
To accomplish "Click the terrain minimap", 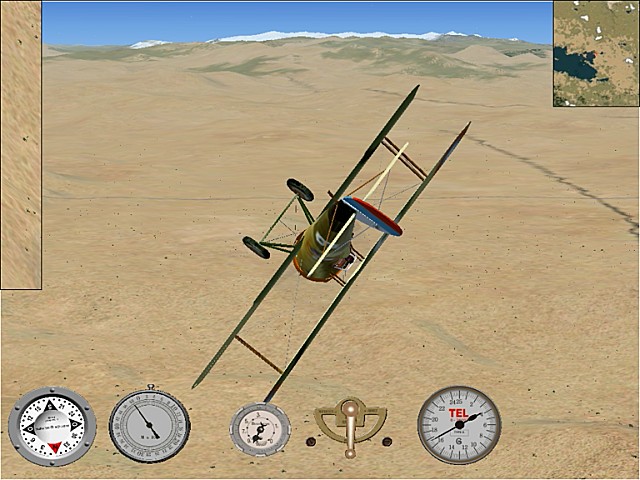I will (x=596, y=53).
